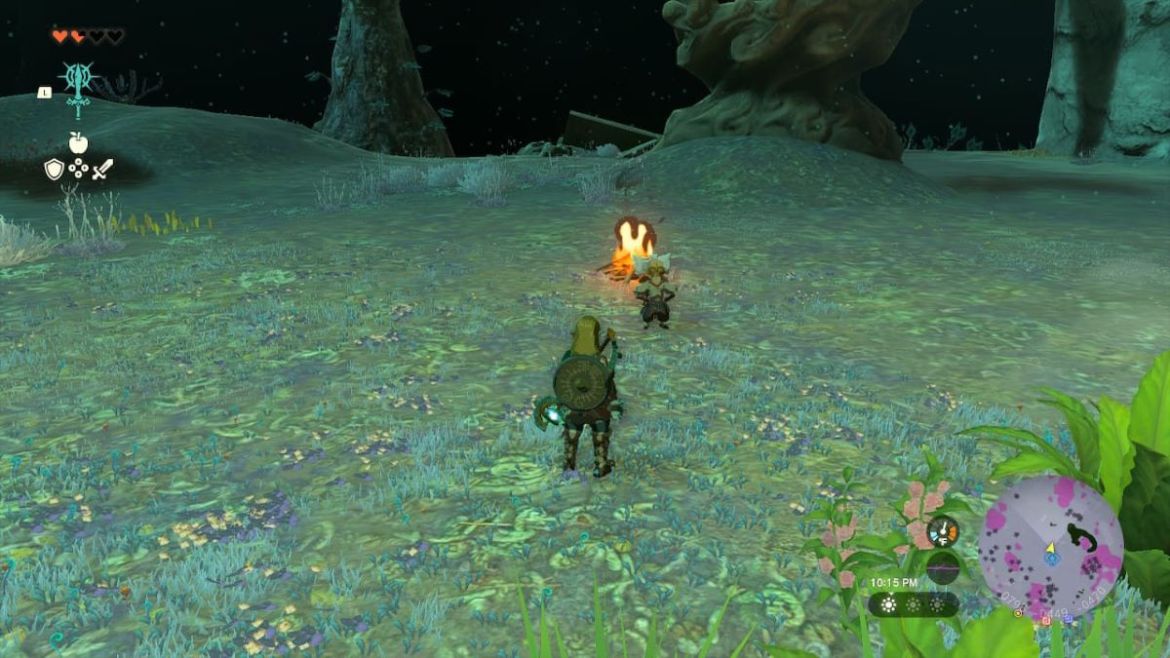This screenshot has width=1170, height=658.
Task: Choose the sword weapon quick-swap icon
Action: (102, 170)
